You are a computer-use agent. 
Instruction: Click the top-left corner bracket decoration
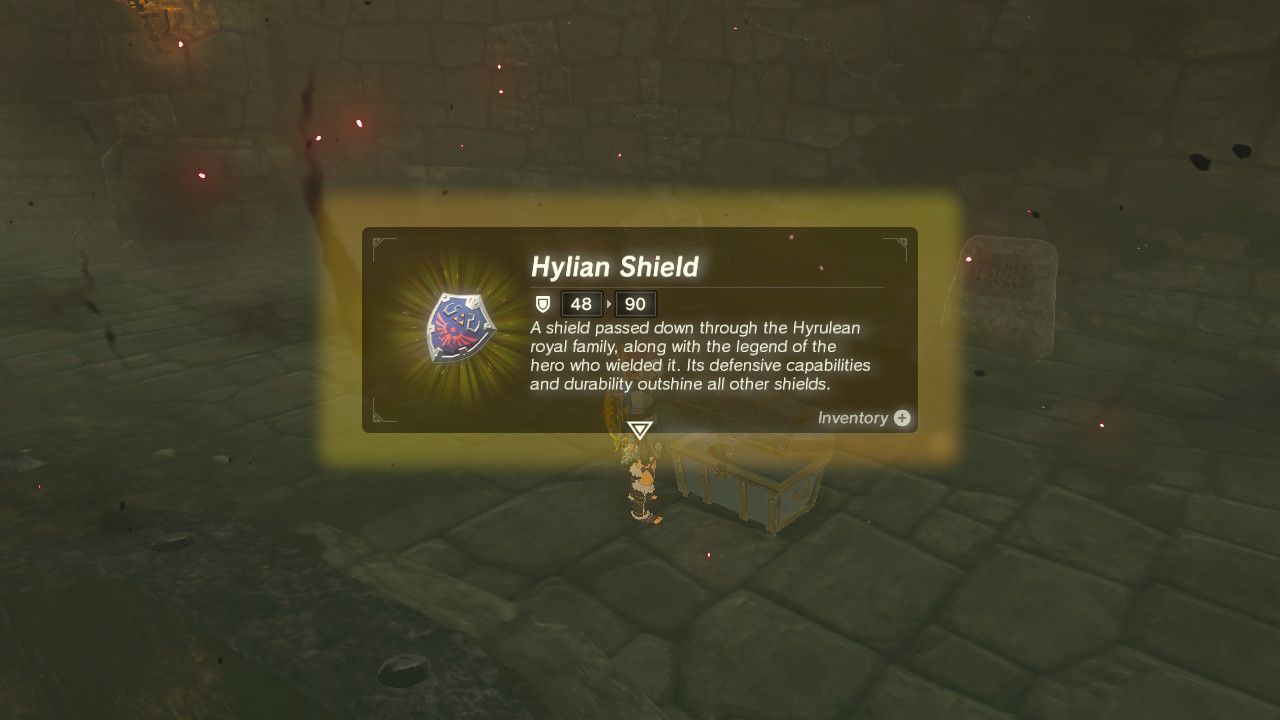[x=378, y=241]
